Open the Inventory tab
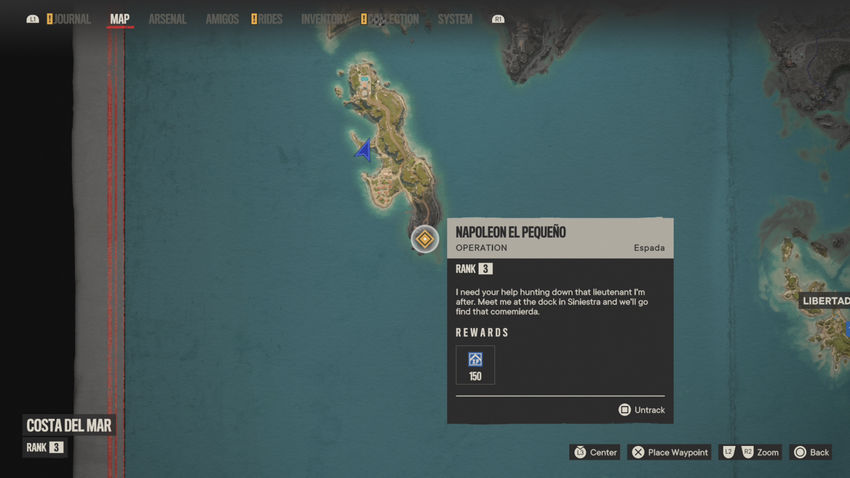Image resolution: width=850 pixels, height=478 pixels. 324,19
